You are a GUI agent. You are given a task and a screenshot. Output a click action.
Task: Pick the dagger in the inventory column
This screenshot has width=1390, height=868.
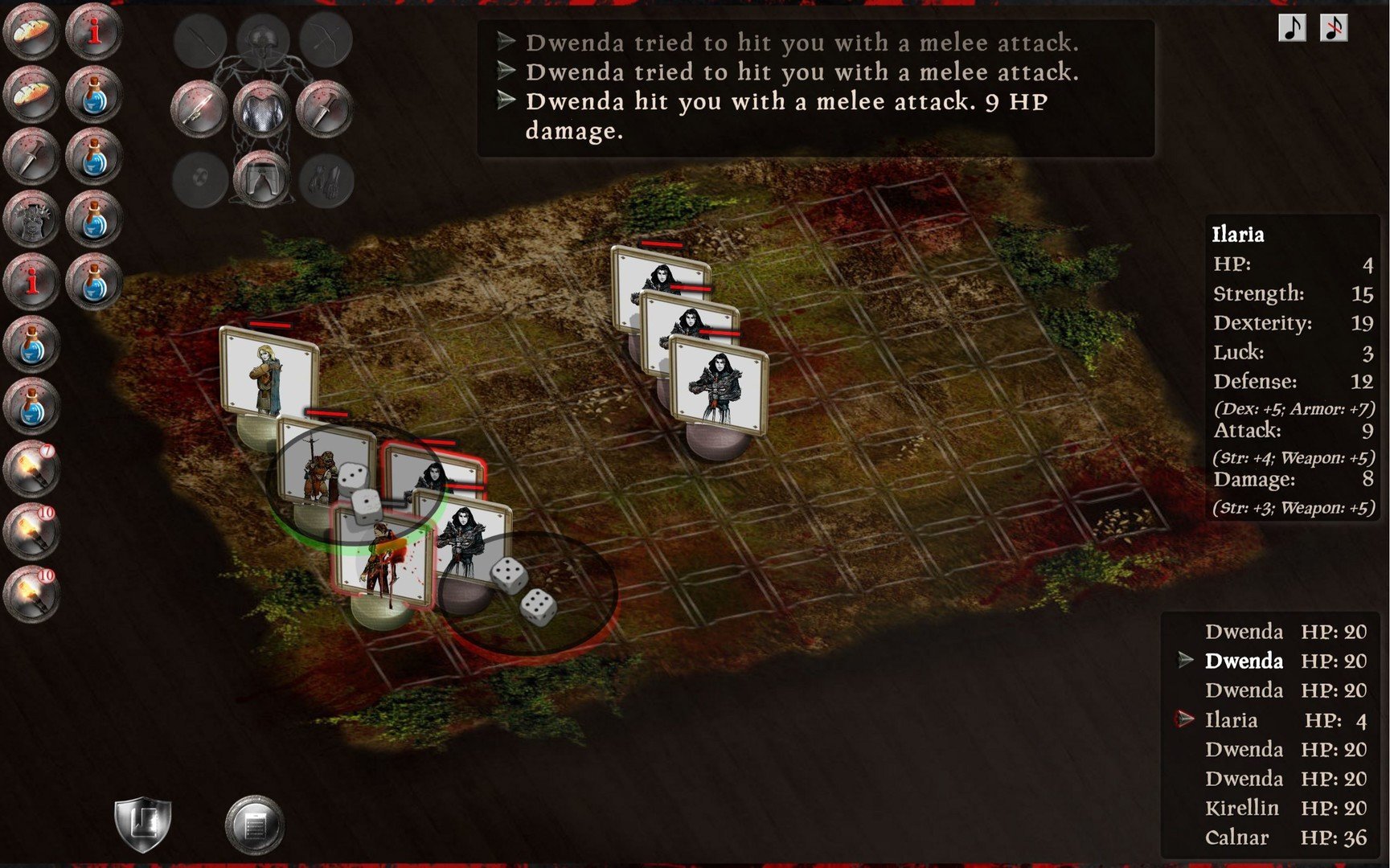tap(31, 157)
